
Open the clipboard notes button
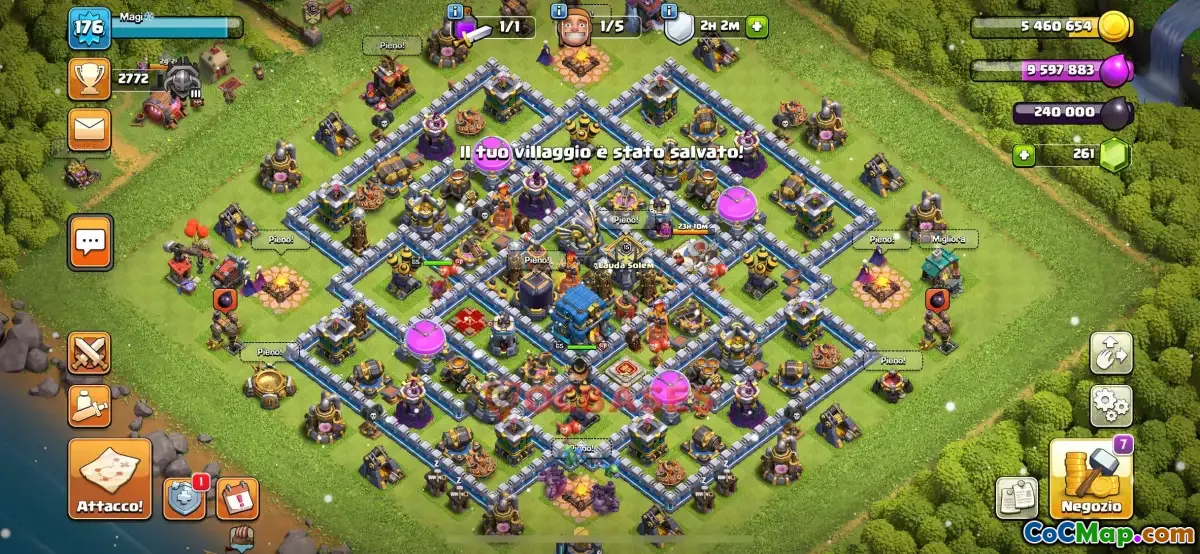pos(1017,498)
